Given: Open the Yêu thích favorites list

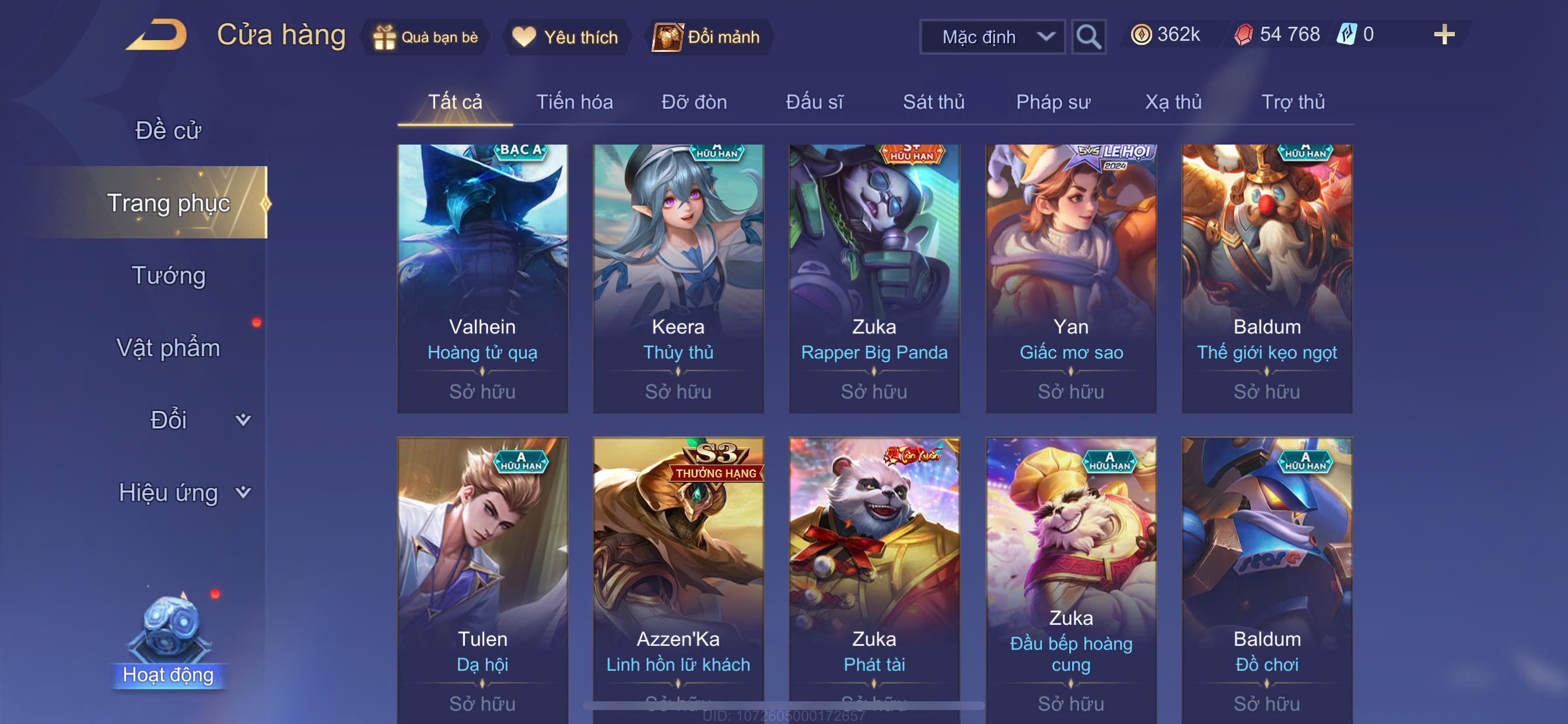Looking at the screenshot, I should [565, 37].
